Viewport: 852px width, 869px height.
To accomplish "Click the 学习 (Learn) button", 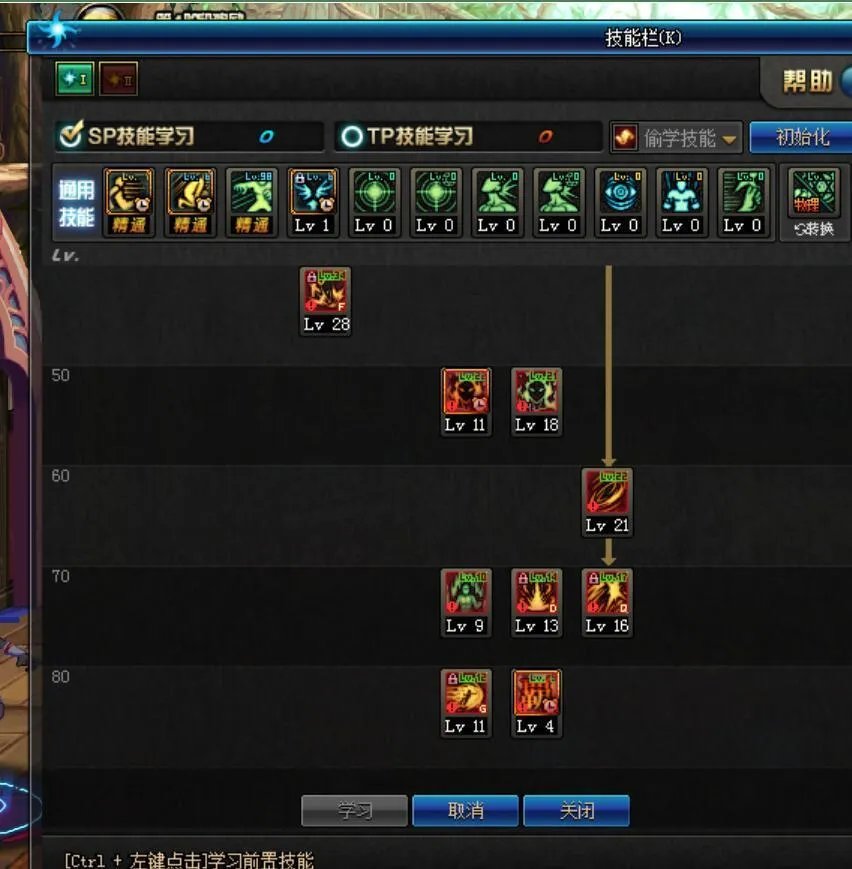I will pos(354,810).
